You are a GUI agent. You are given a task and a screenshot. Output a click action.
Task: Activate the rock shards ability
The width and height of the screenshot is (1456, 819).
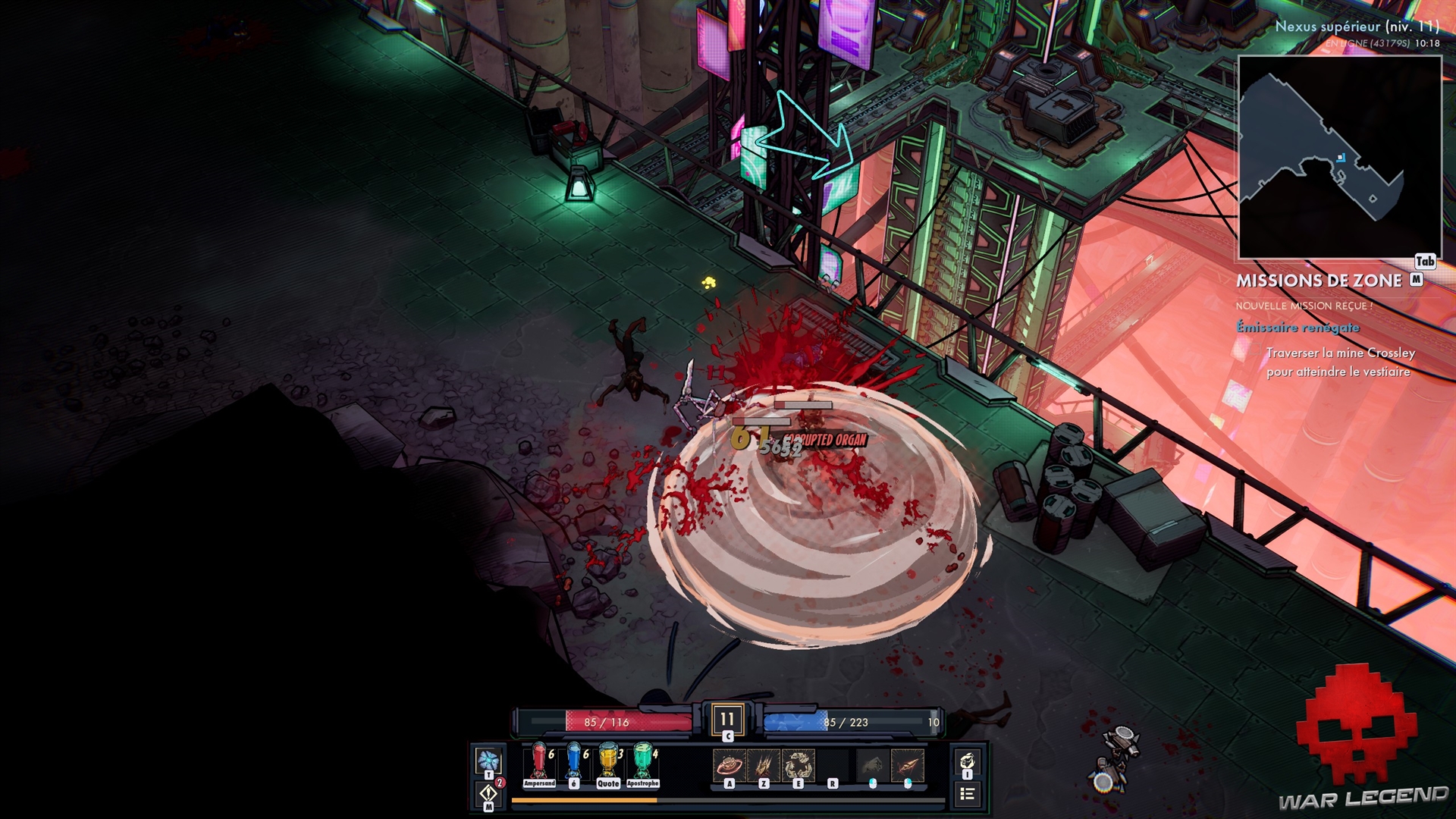click(799, 765)
